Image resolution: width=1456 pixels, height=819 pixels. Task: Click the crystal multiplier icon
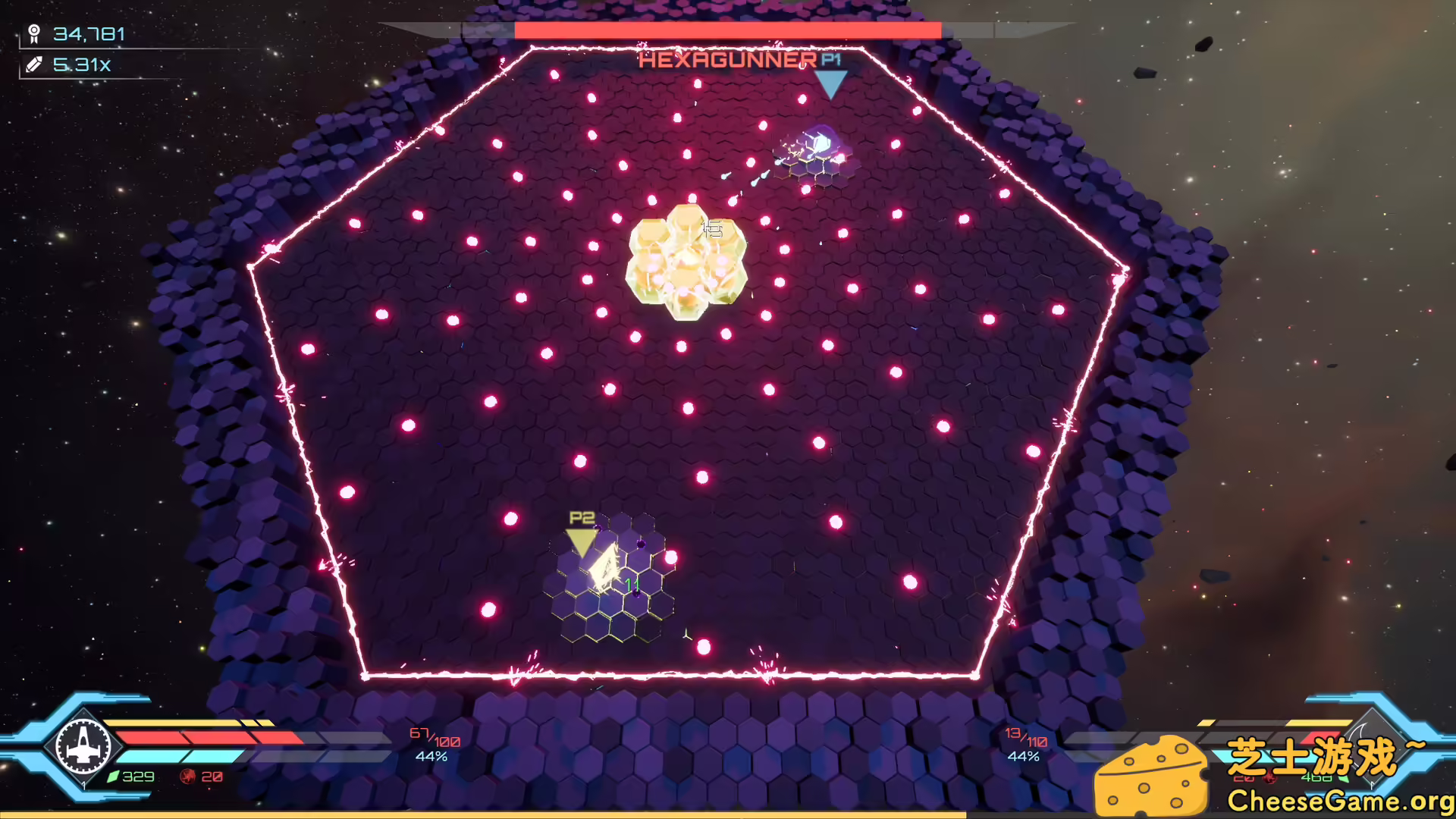pos(33,65)
